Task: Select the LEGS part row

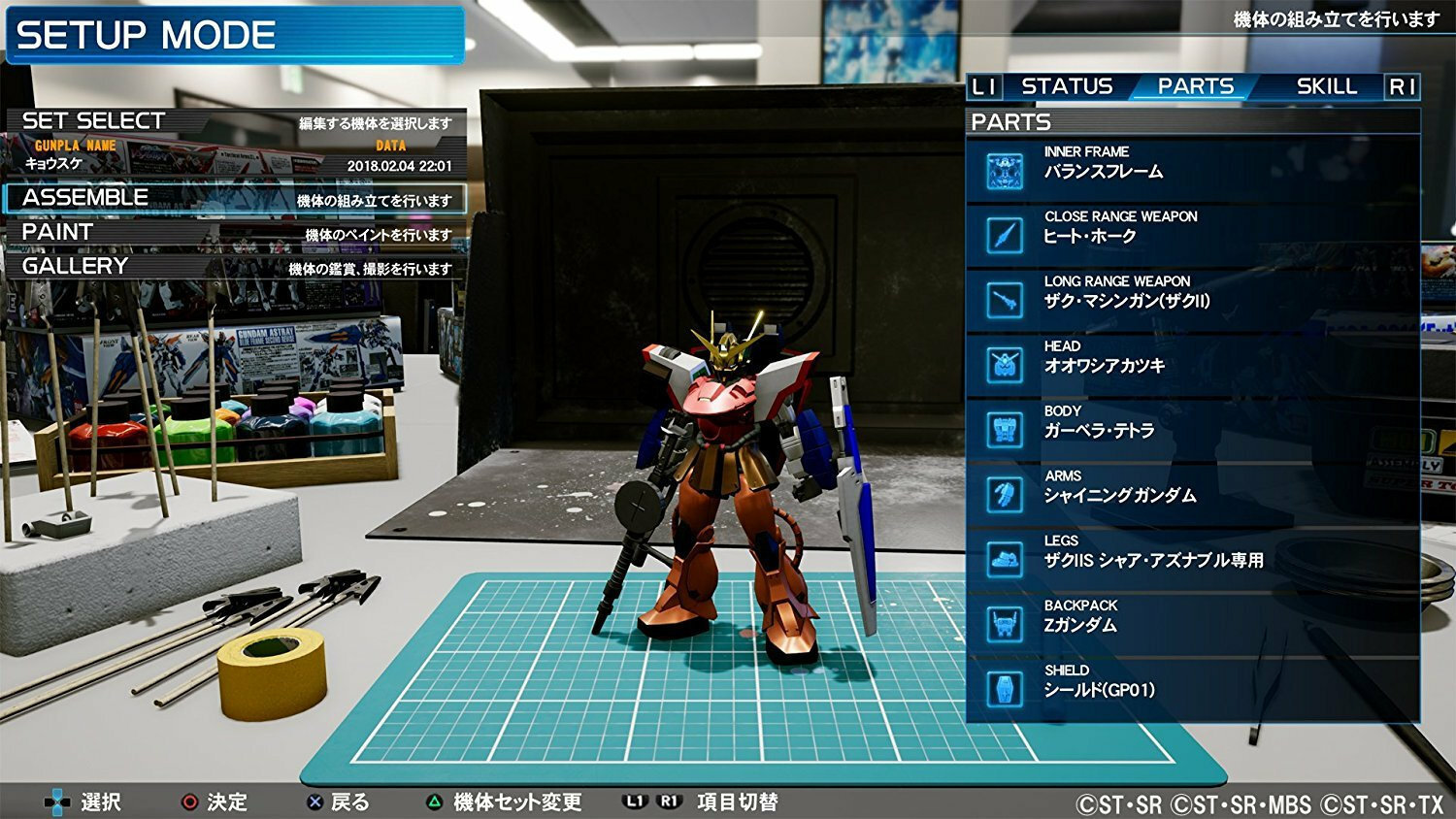Action: click(1192, 559)
